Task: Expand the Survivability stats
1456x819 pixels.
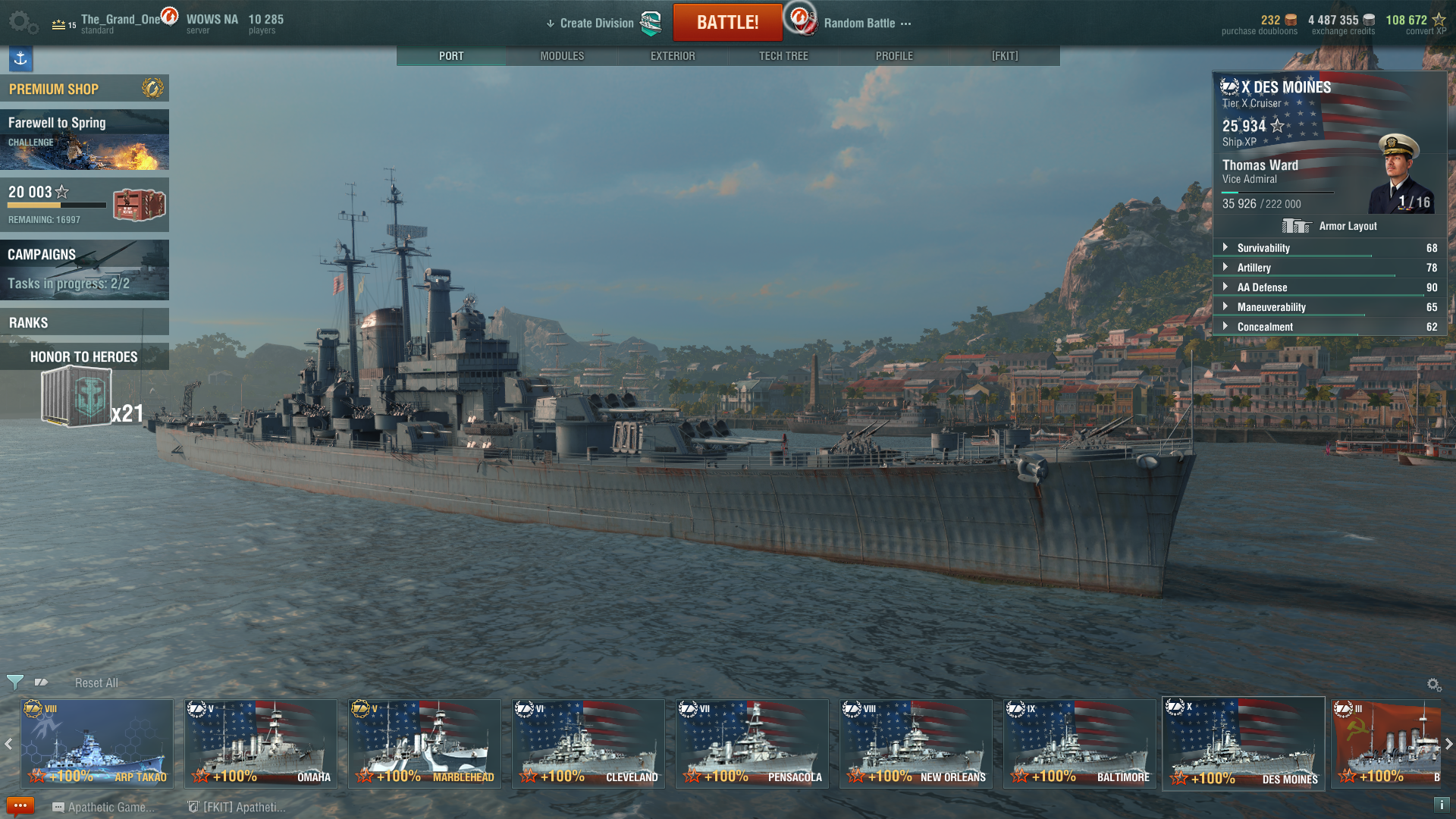Action: tap(1263, 248)
